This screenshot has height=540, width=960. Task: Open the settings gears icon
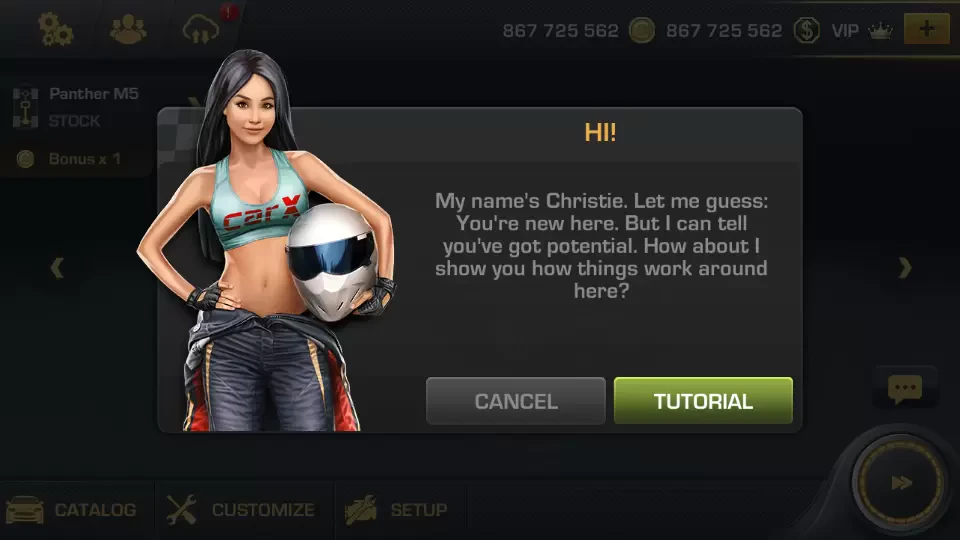coord(56,30)
